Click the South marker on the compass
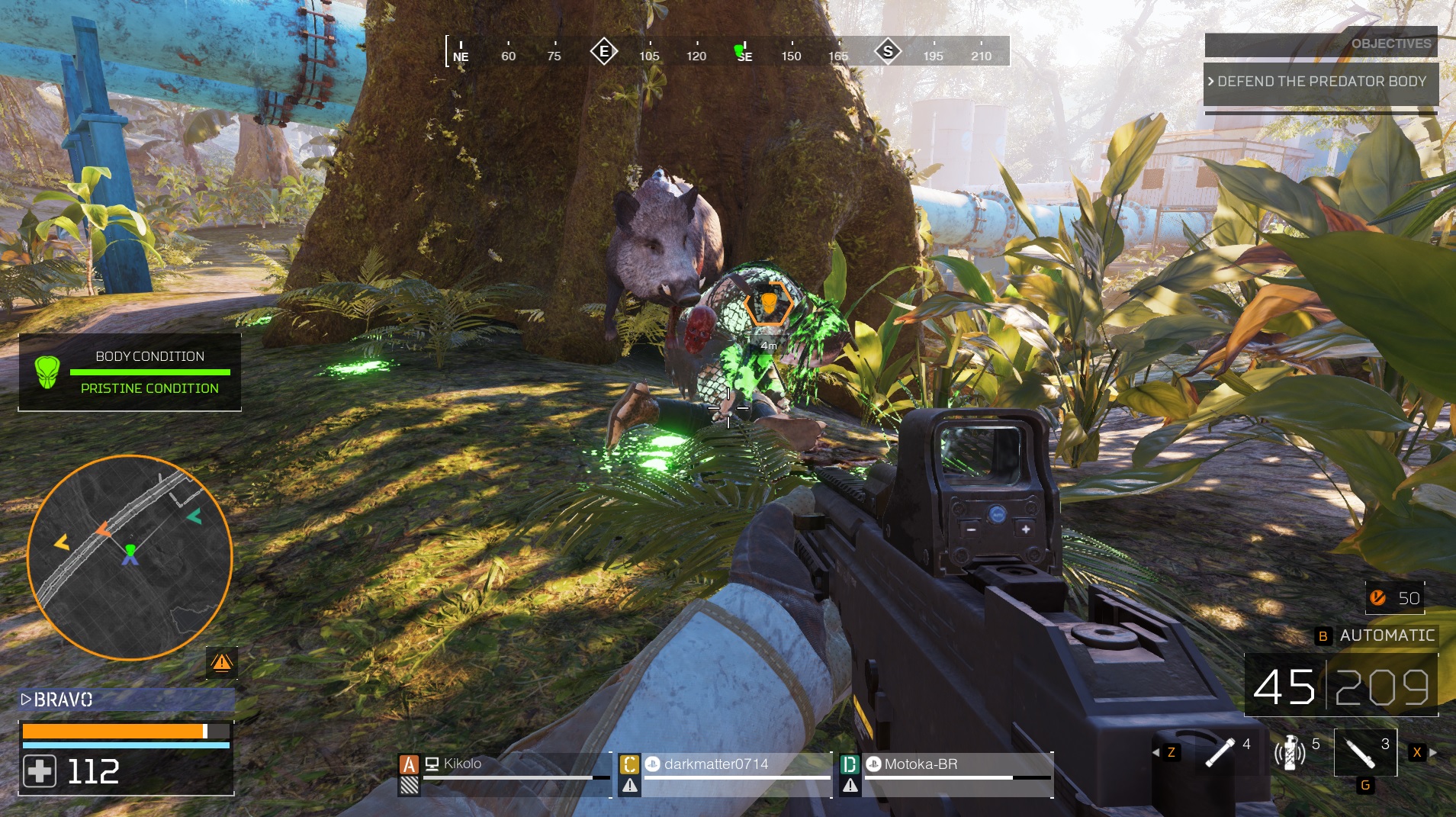1456x817 pixels. tap(887, 52)
